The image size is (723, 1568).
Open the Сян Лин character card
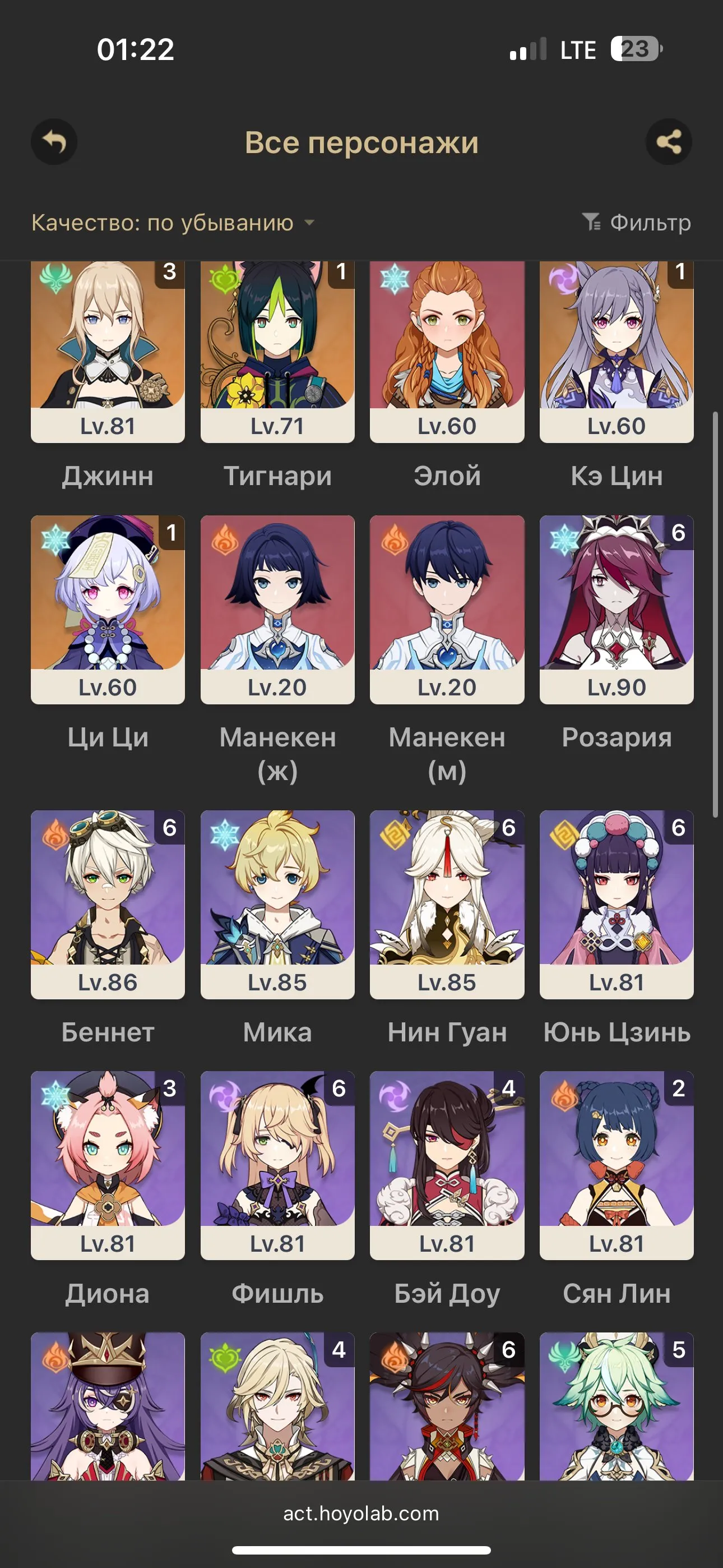point(617,1172)
